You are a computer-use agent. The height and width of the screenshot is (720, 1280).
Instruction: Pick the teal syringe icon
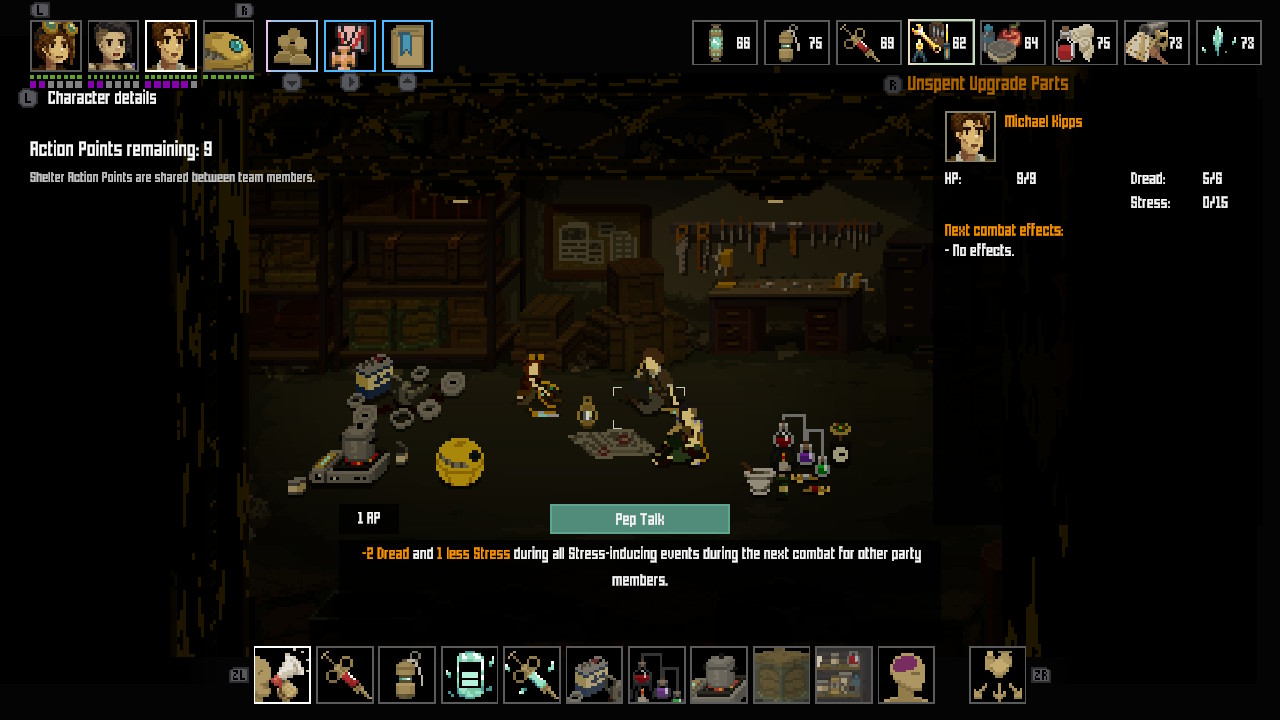pyautogui.click(x=531, y=675)
